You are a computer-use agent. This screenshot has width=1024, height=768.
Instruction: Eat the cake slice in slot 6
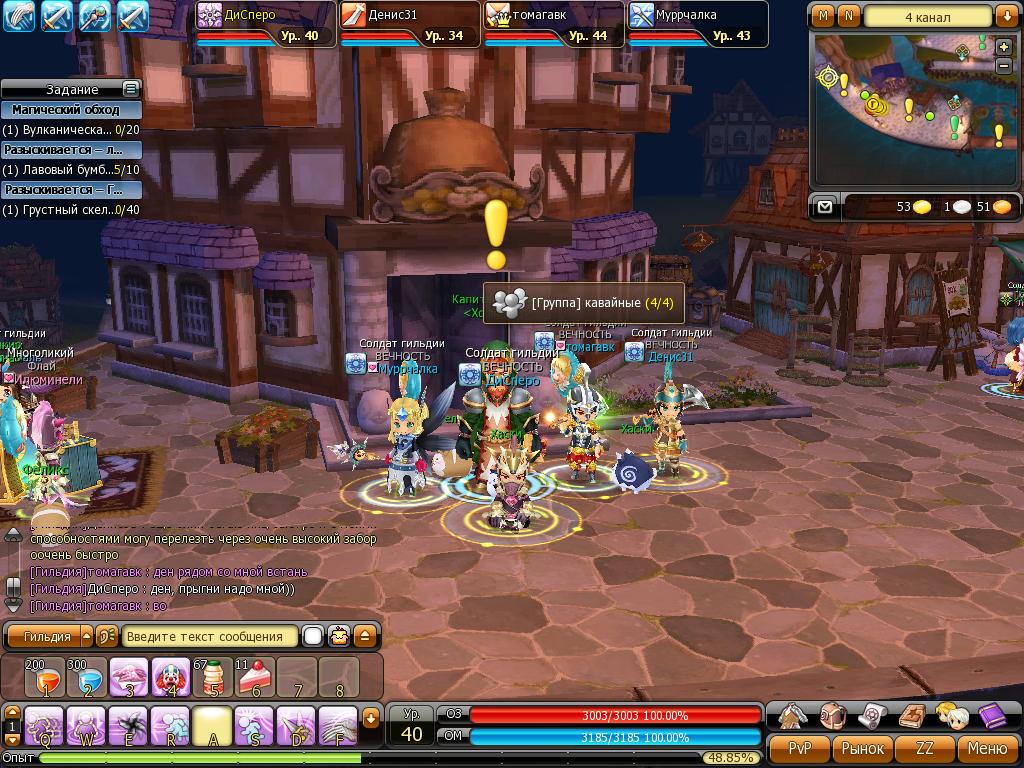(x=255, y=677)
